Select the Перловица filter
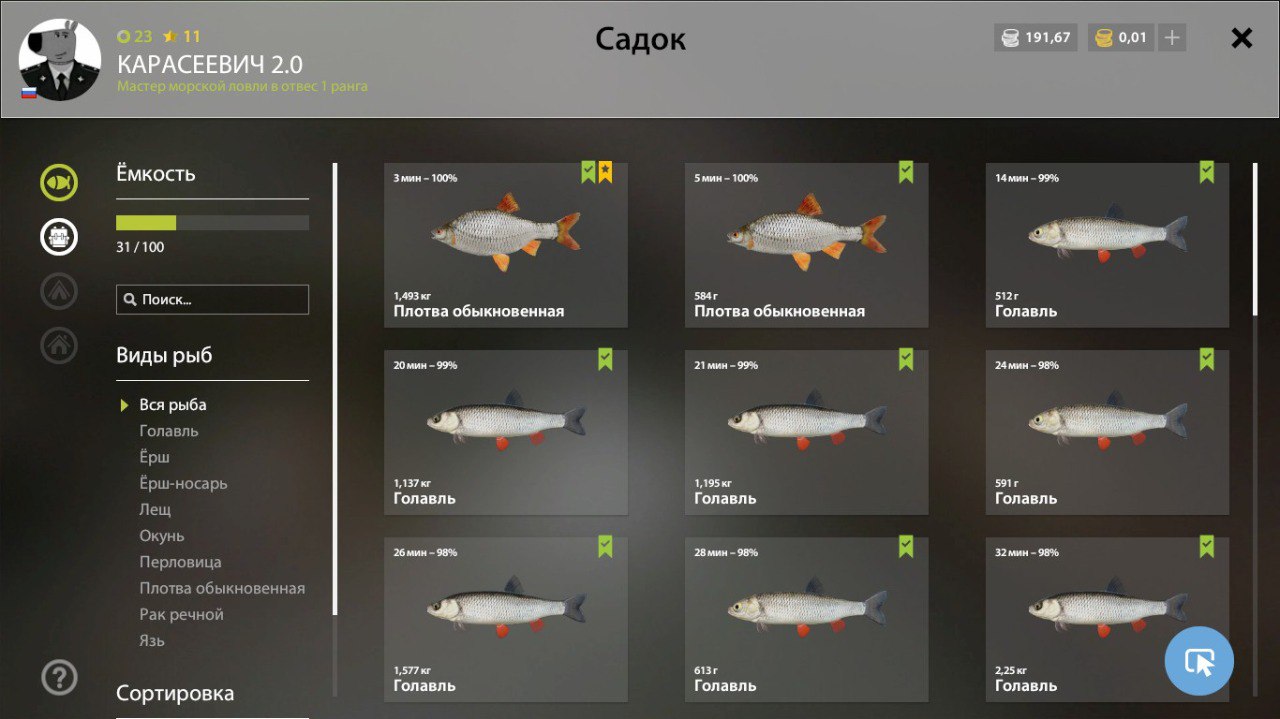The width and height of the screenshot is (1280, 719). 180,562
